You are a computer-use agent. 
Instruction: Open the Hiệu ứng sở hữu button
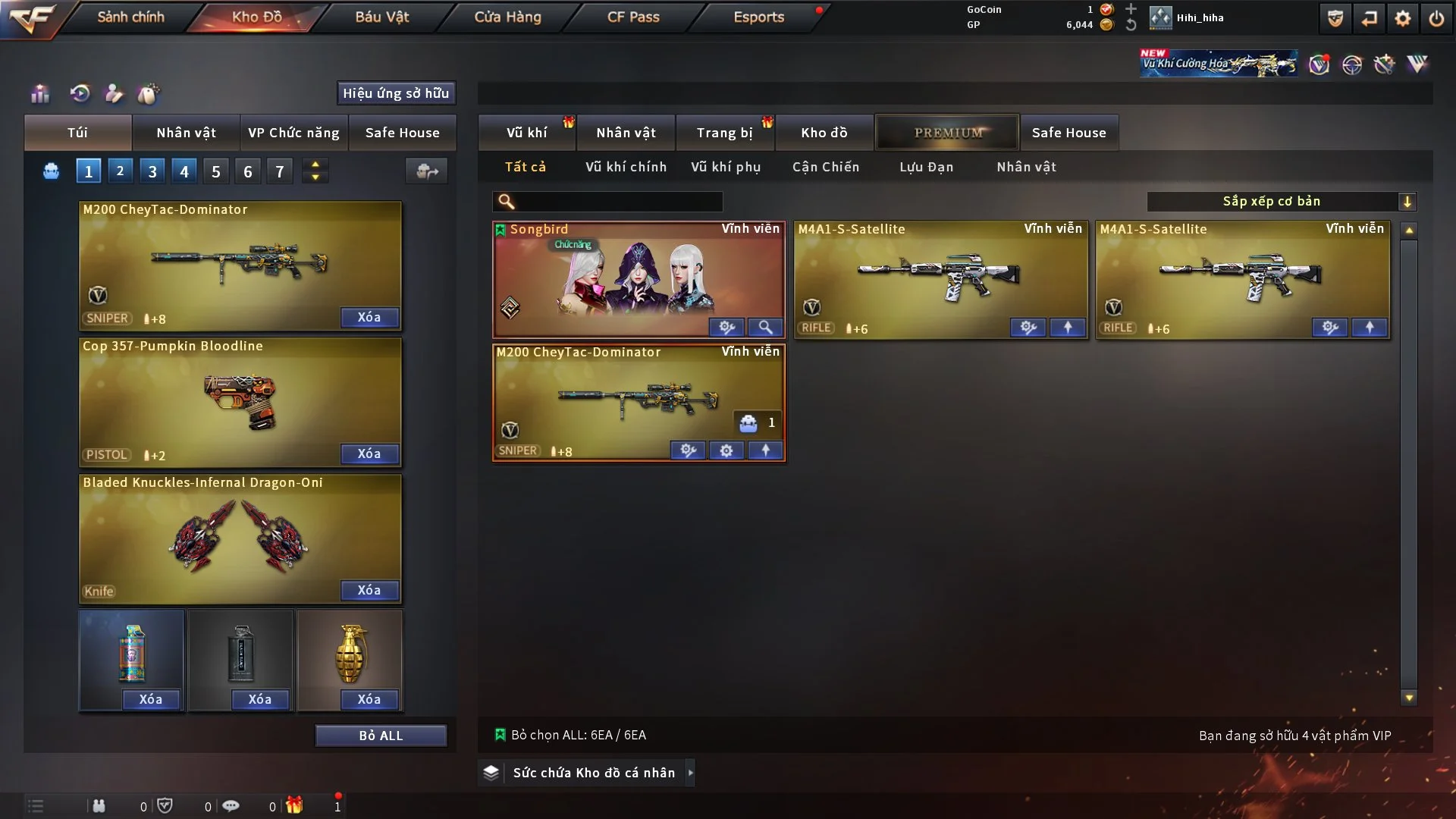click(x=395, y=93)
